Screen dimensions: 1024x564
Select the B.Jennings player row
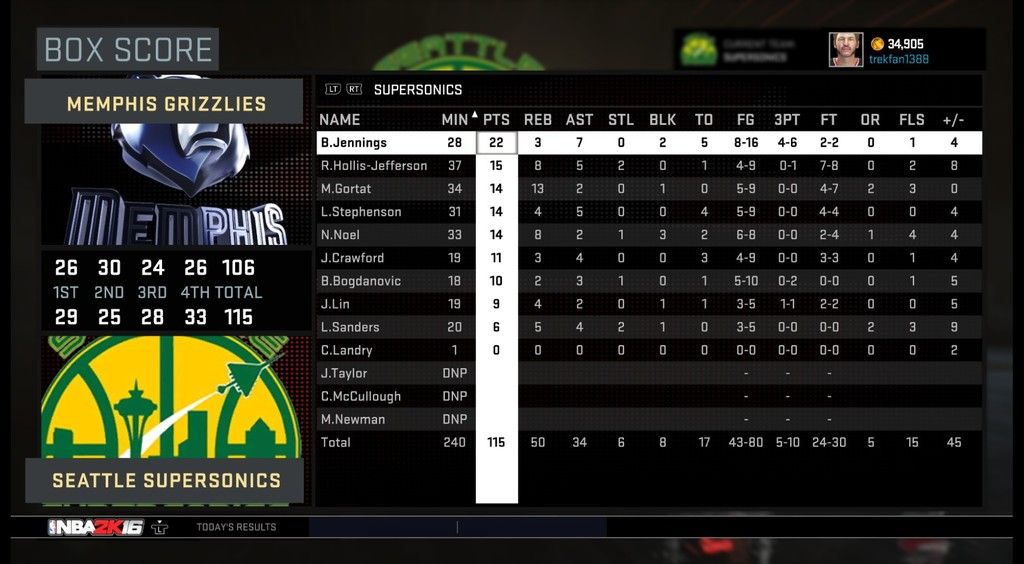click(x=353, y=143)
